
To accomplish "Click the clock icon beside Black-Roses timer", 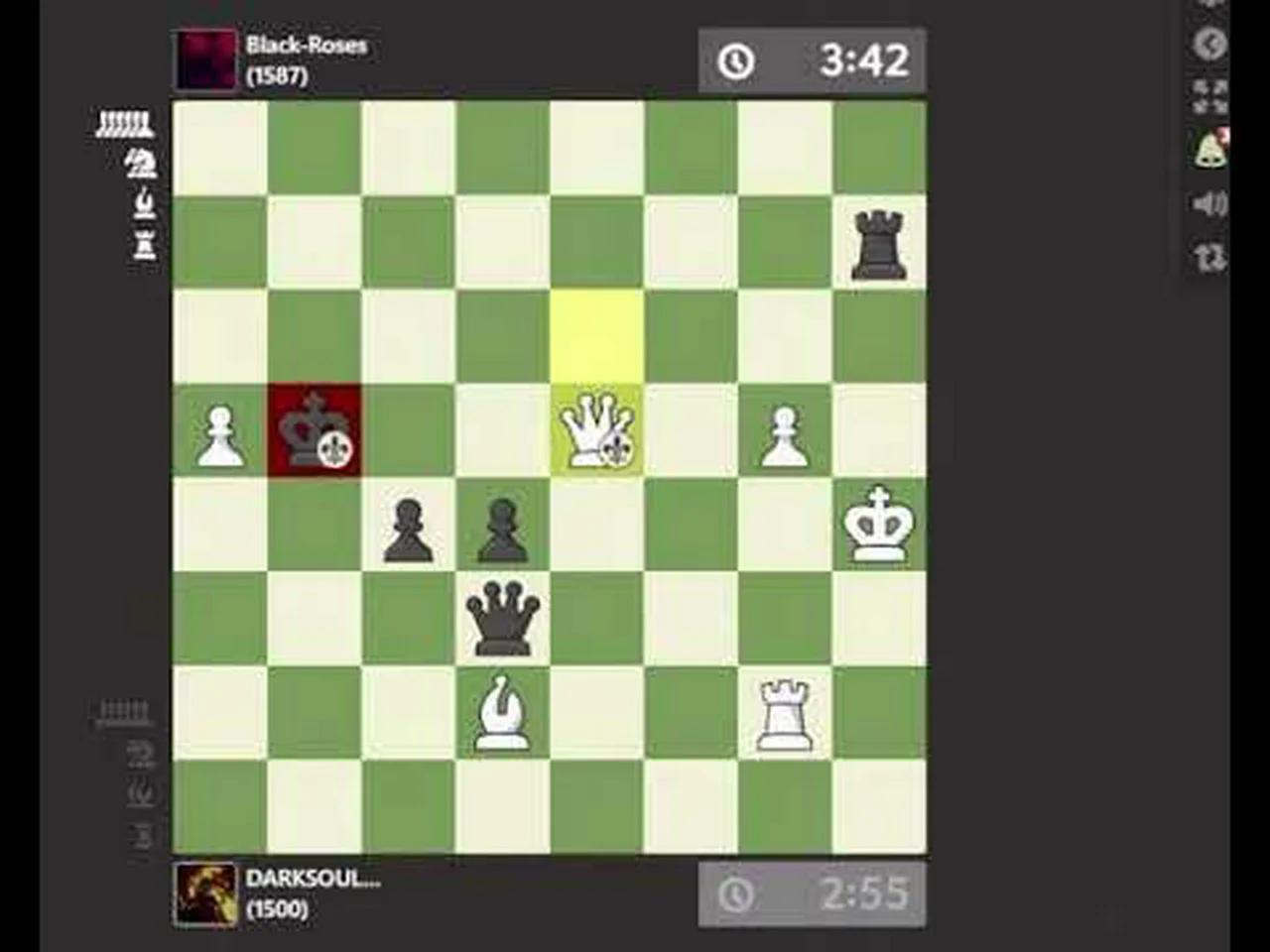I will click(735, 60).
